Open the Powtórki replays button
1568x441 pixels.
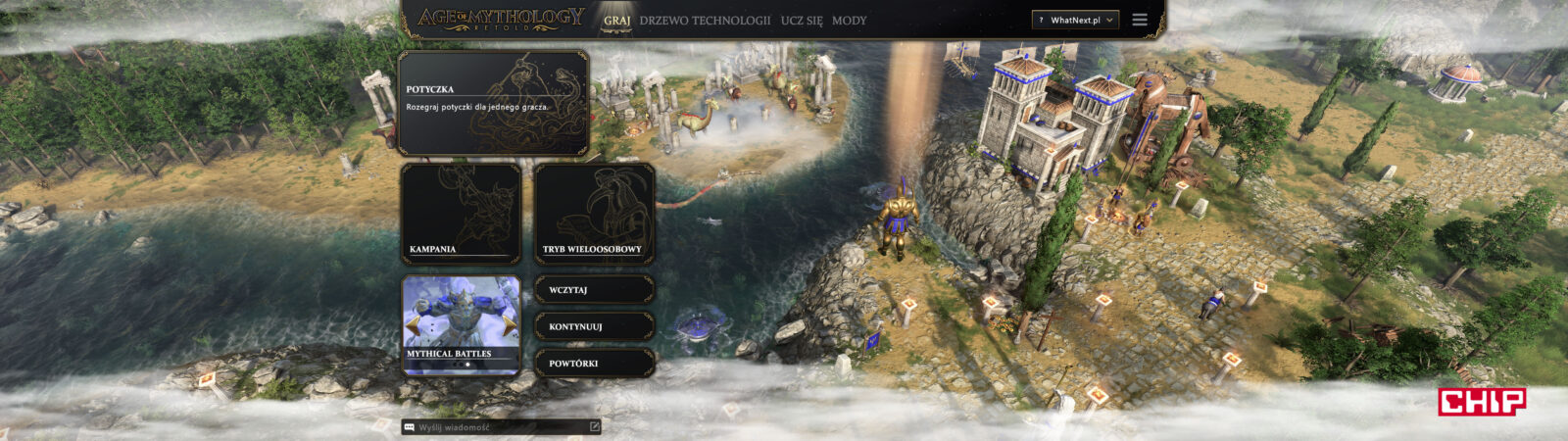tap(594, 364)
